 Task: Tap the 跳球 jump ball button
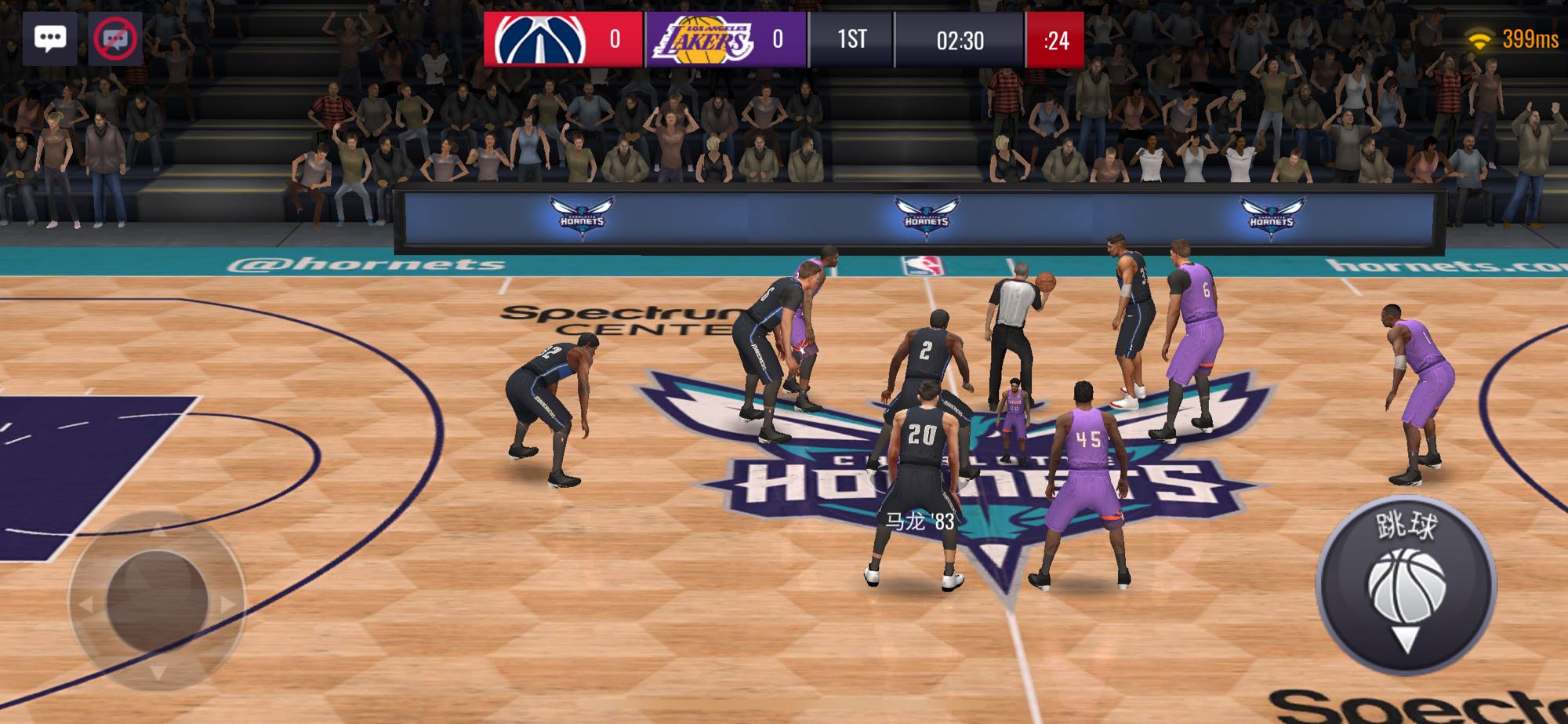click(1406, 586)
